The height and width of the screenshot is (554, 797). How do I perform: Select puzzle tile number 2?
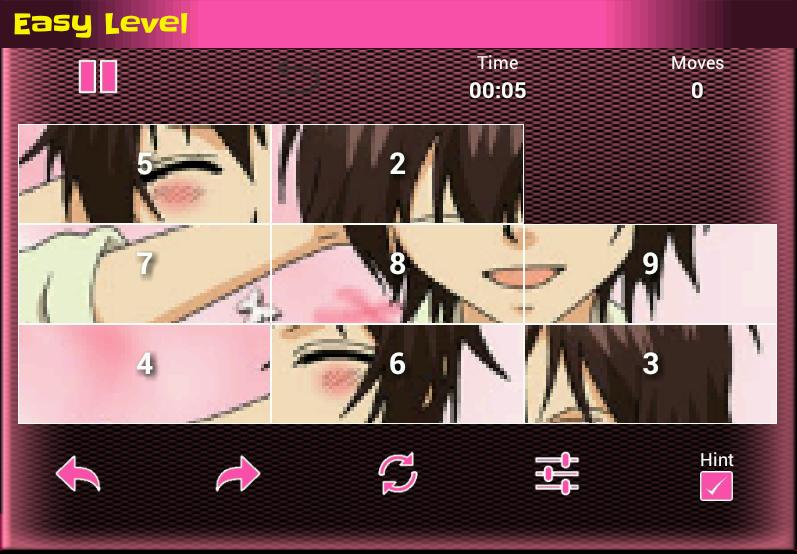tap(398, 174)
